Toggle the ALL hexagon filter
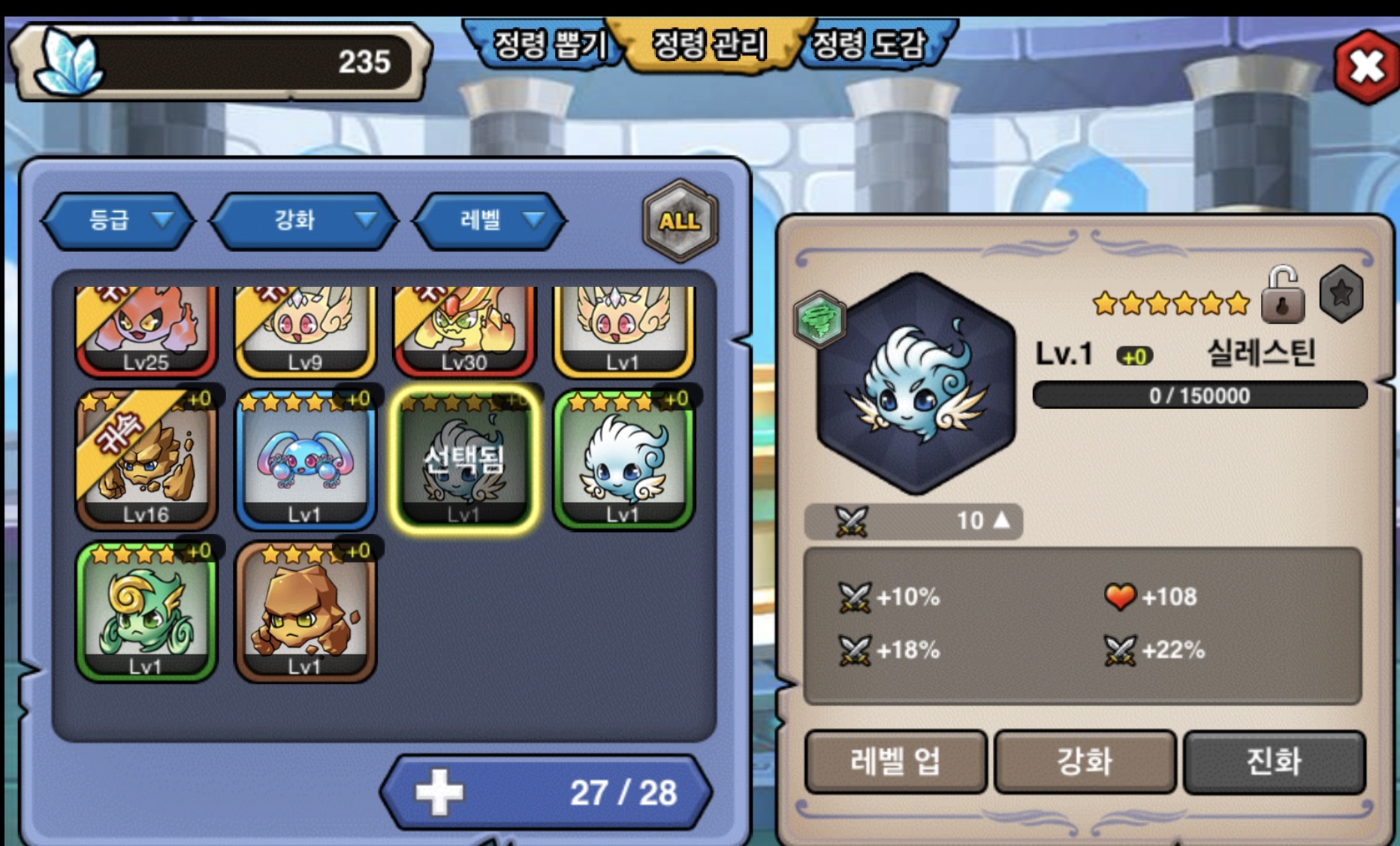This screenshot has height=846, width=1400. pos(680,221)
